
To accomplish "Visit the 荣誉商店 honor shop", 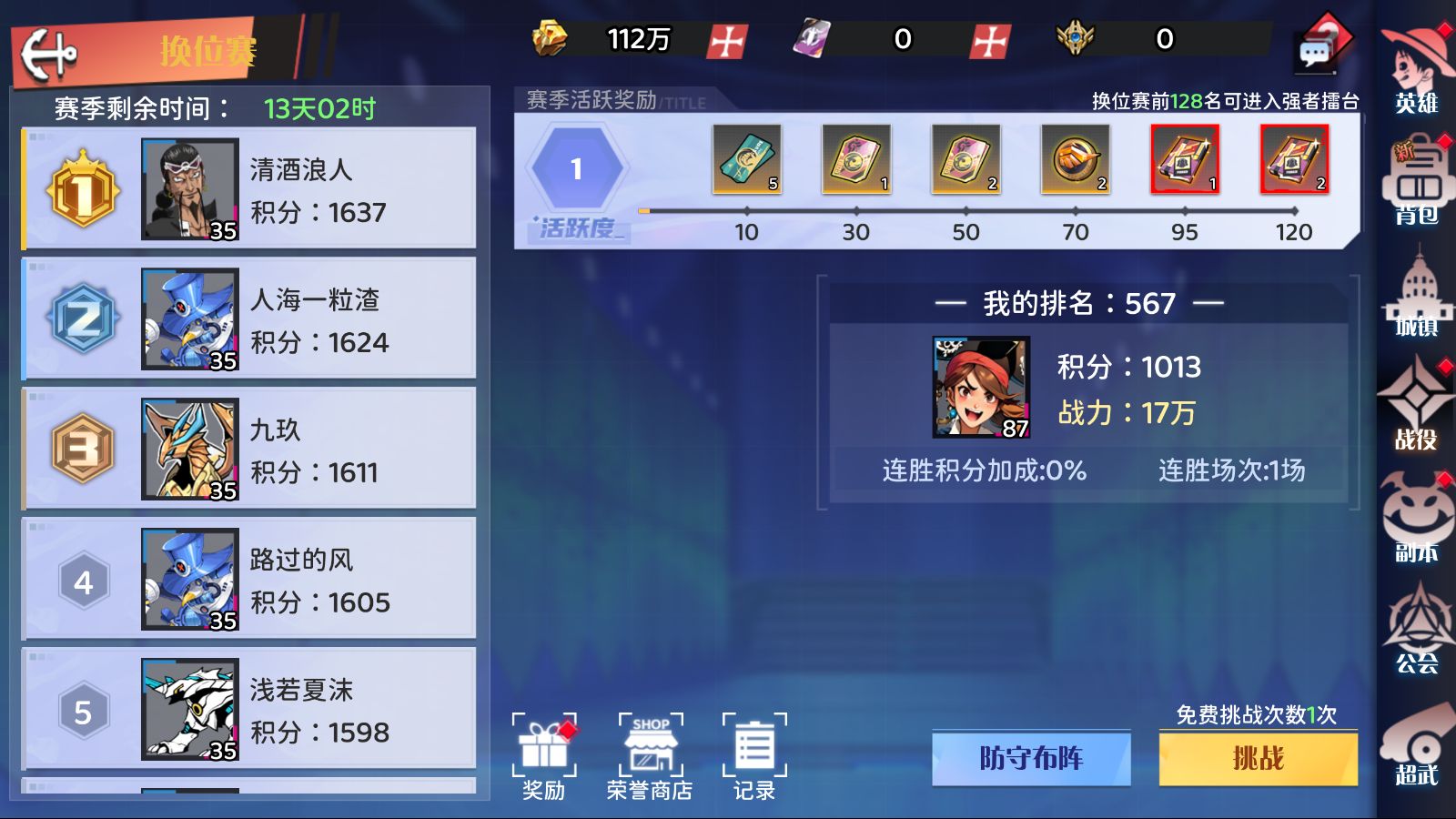I will (650, 756).
